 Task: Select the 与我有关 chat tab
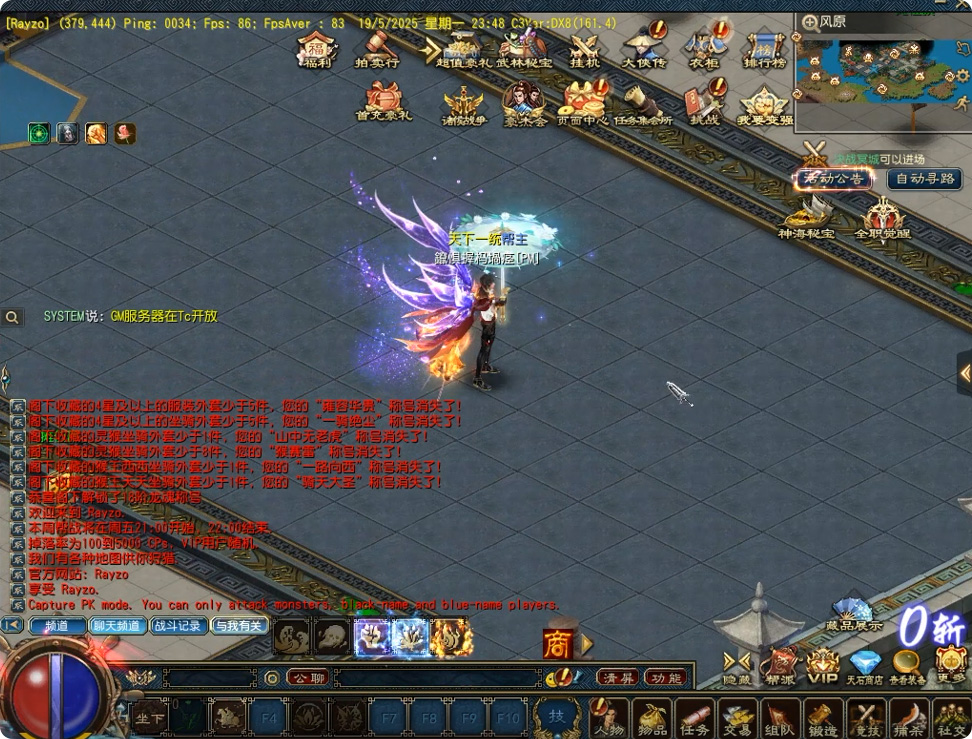[239, 626]
